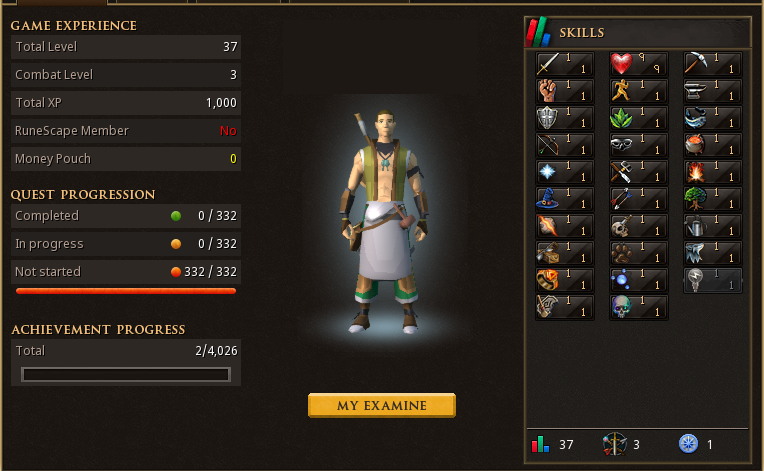The image size is (764, 471).
Task: Open the Agility running figure skill
Action: coord(638,92)
